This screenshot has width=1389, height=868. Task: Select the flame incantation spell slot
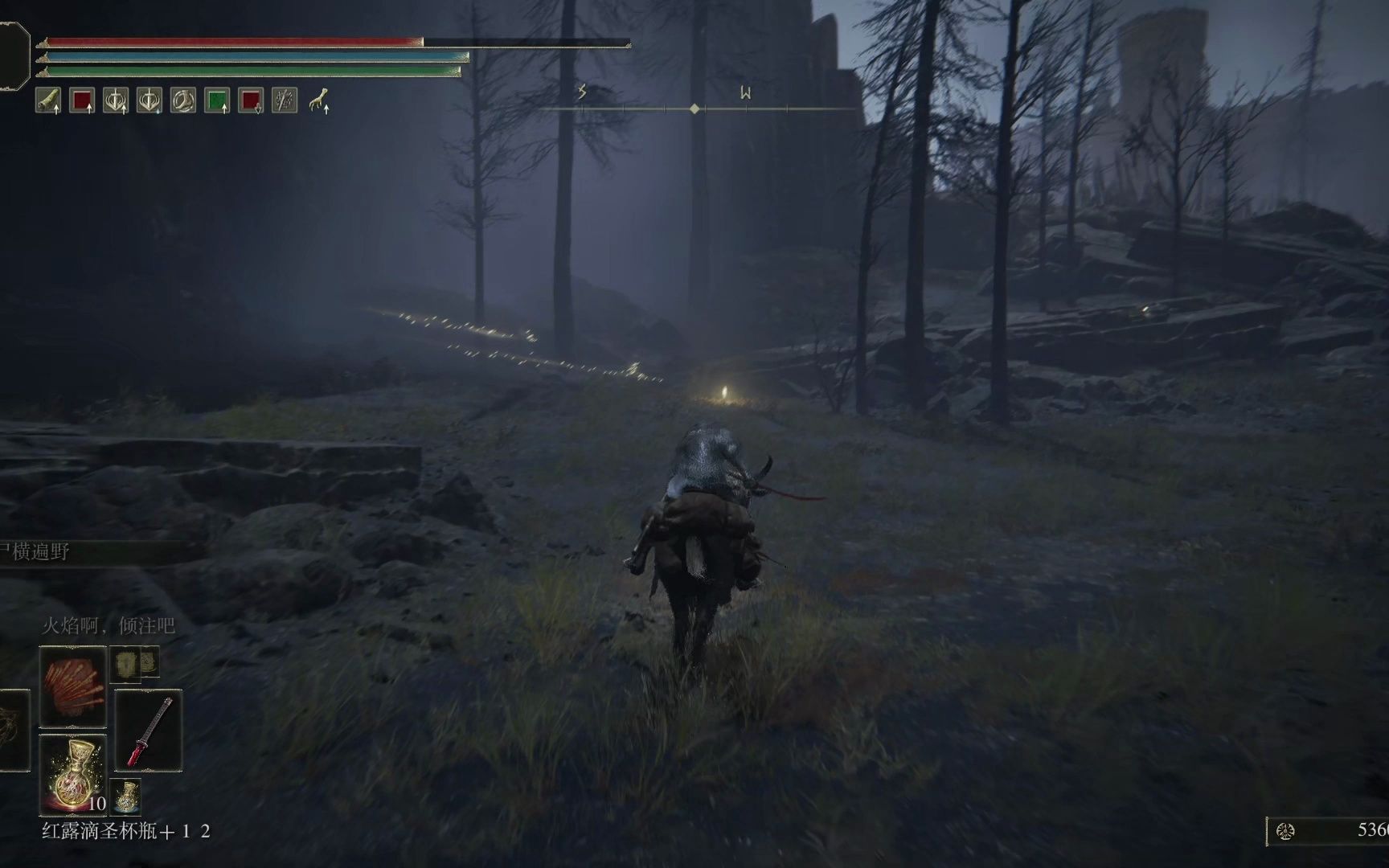point(72,686)
